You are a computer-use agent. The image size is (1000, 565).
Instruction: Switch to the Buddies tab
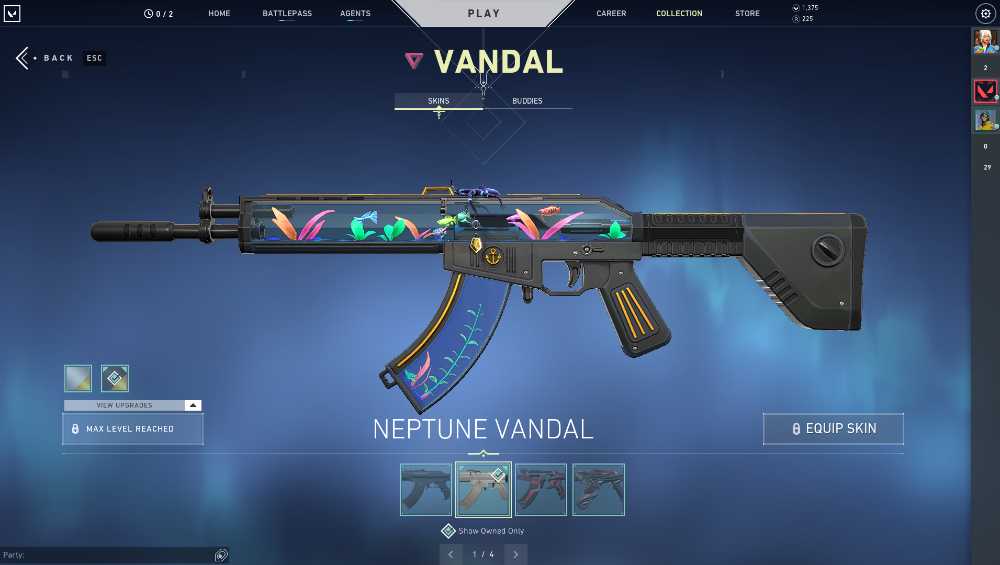pyautogui.click(x=527, y=101)
